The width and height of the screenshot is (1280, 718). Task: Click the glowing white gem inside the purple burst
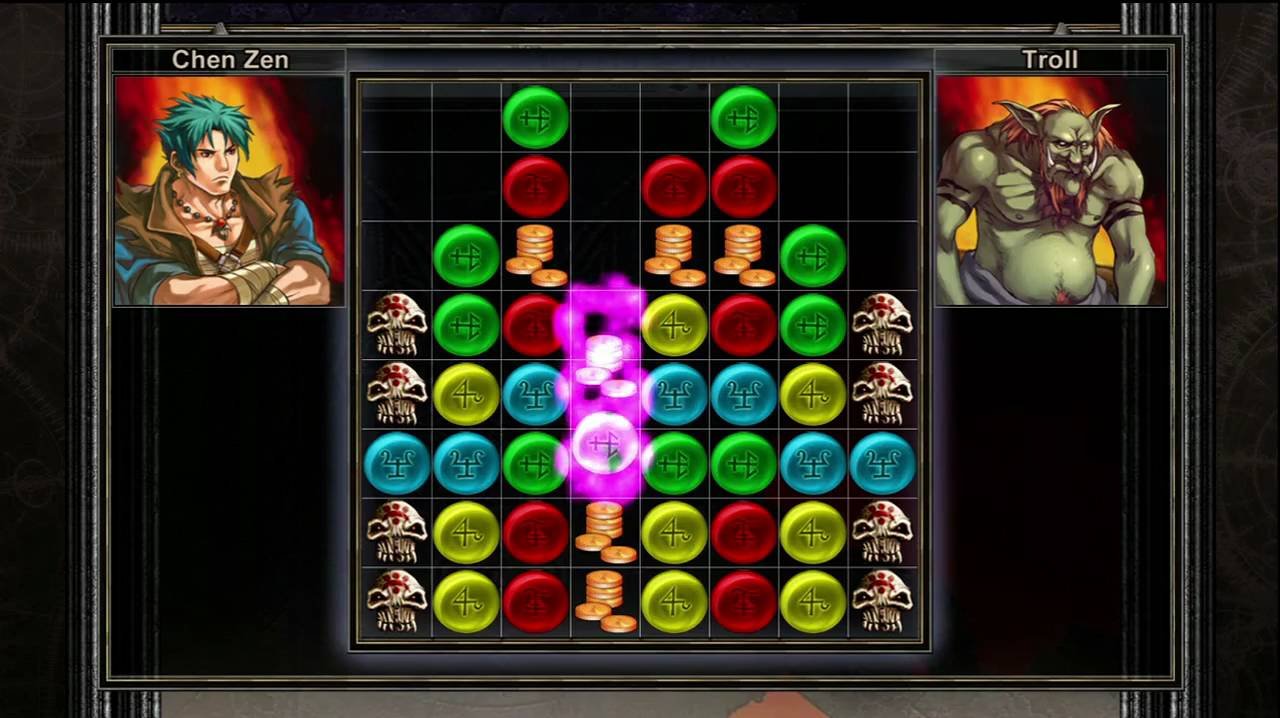click(x=604, y=444)
